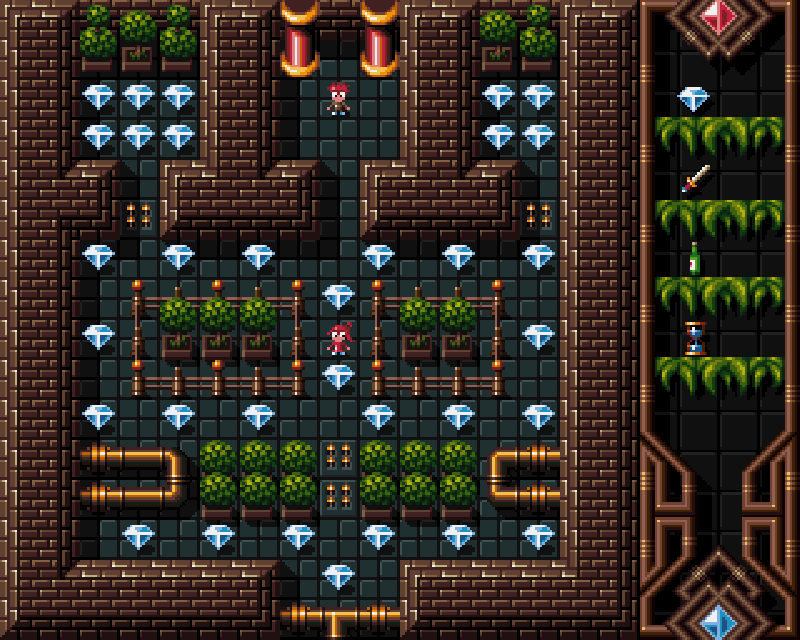Select the diamond in the side panel
The height and width of the screenshot is (640, 800).
(693, 98)
